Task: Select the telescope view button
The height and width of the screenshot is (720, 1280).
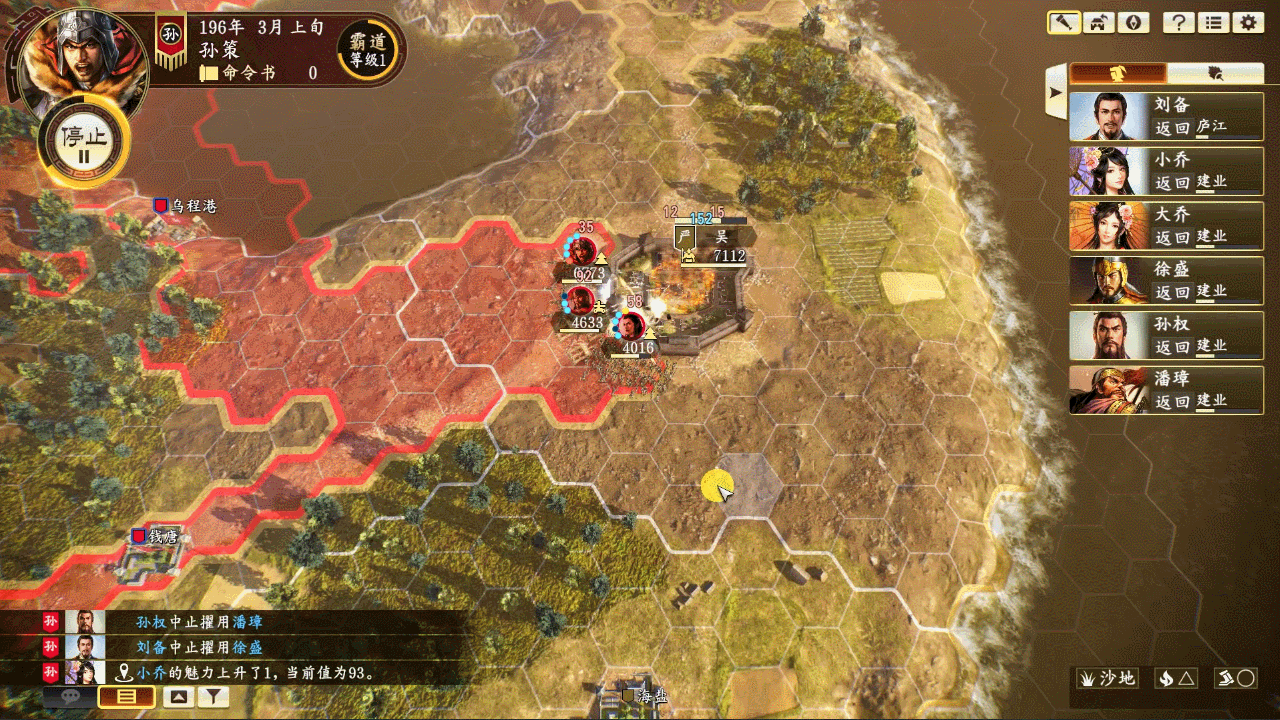Action: (1064, 23)
